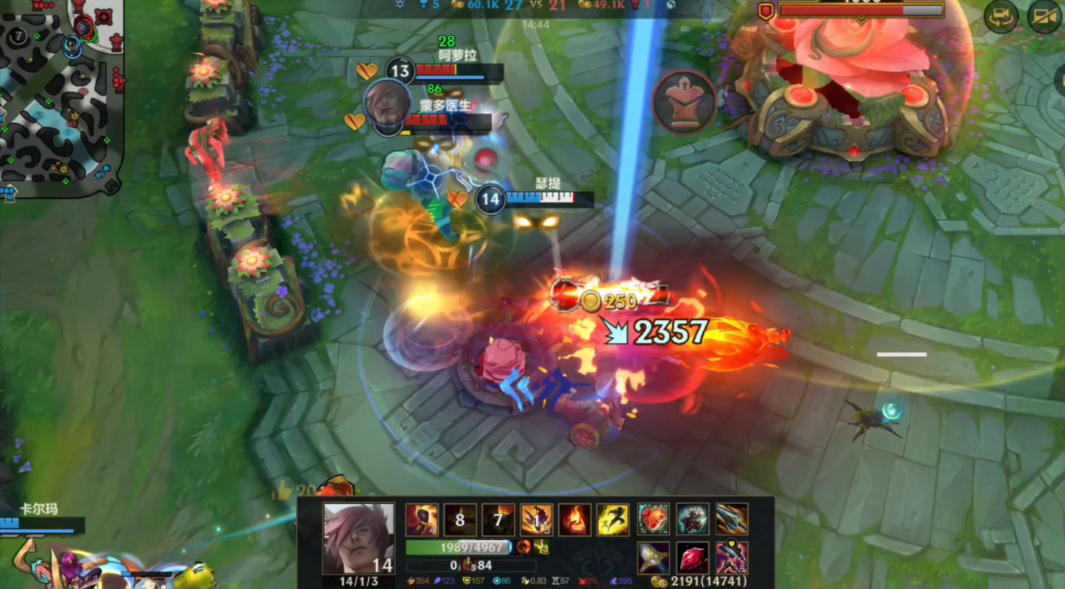Select the ability on cooldown showing 7
Screen dimensions: 1065x589
(x=498, y=520)
